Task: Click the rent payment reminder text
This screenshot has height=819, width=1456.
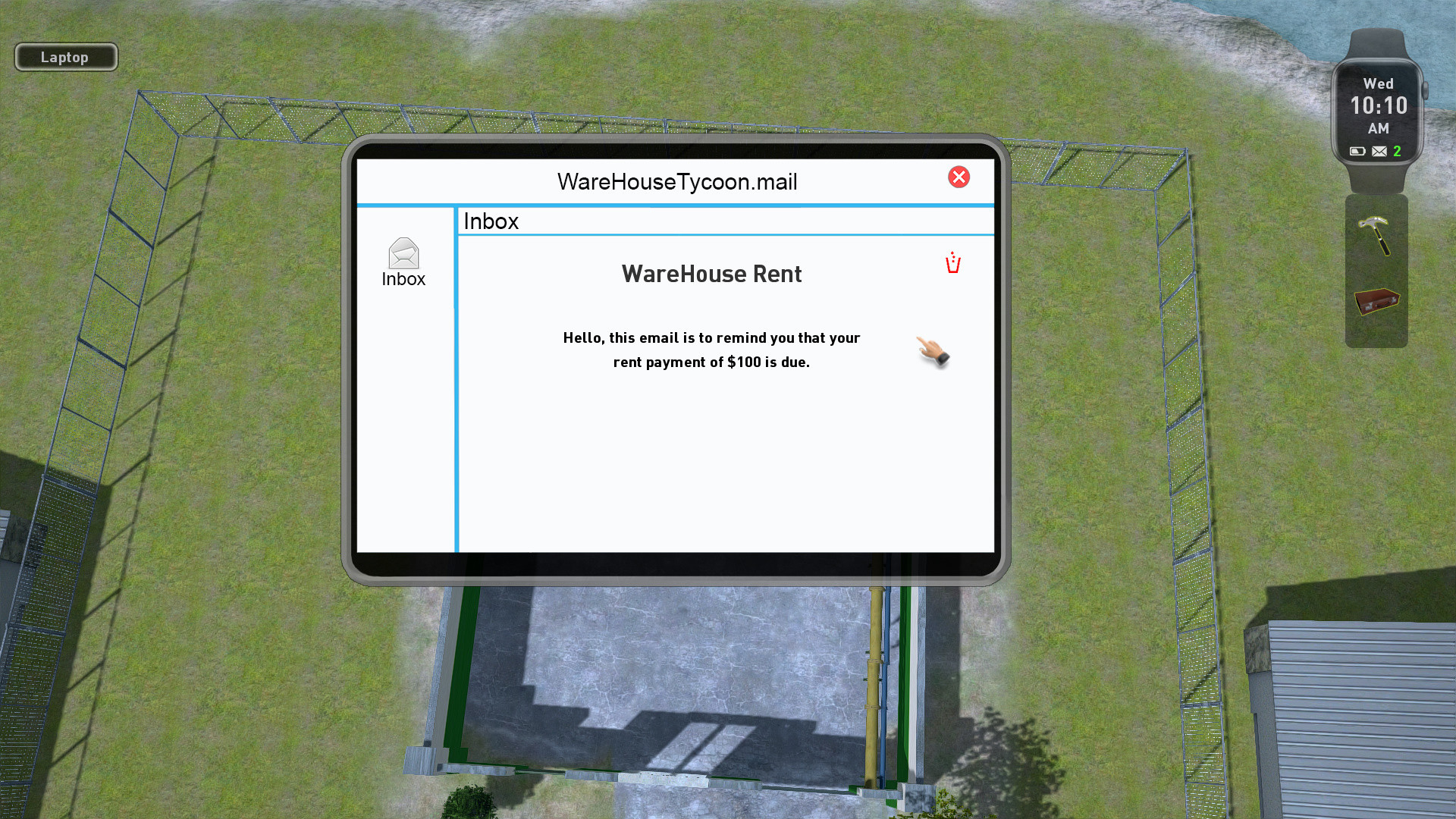Action: (x=711, y=350)
